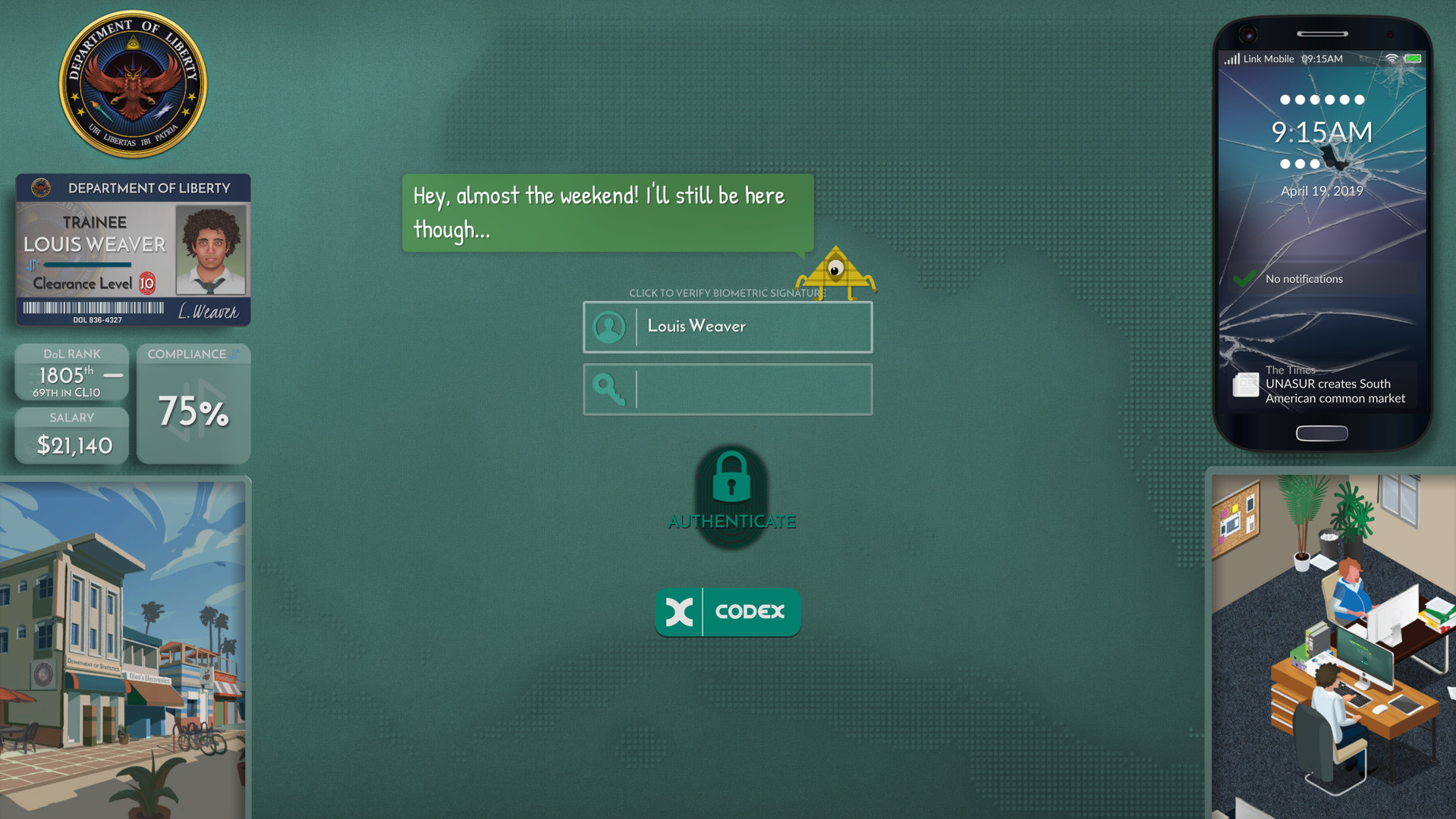Click the COMPLIANCE 75% panel

pyautogui.click(x=193, y=403)
